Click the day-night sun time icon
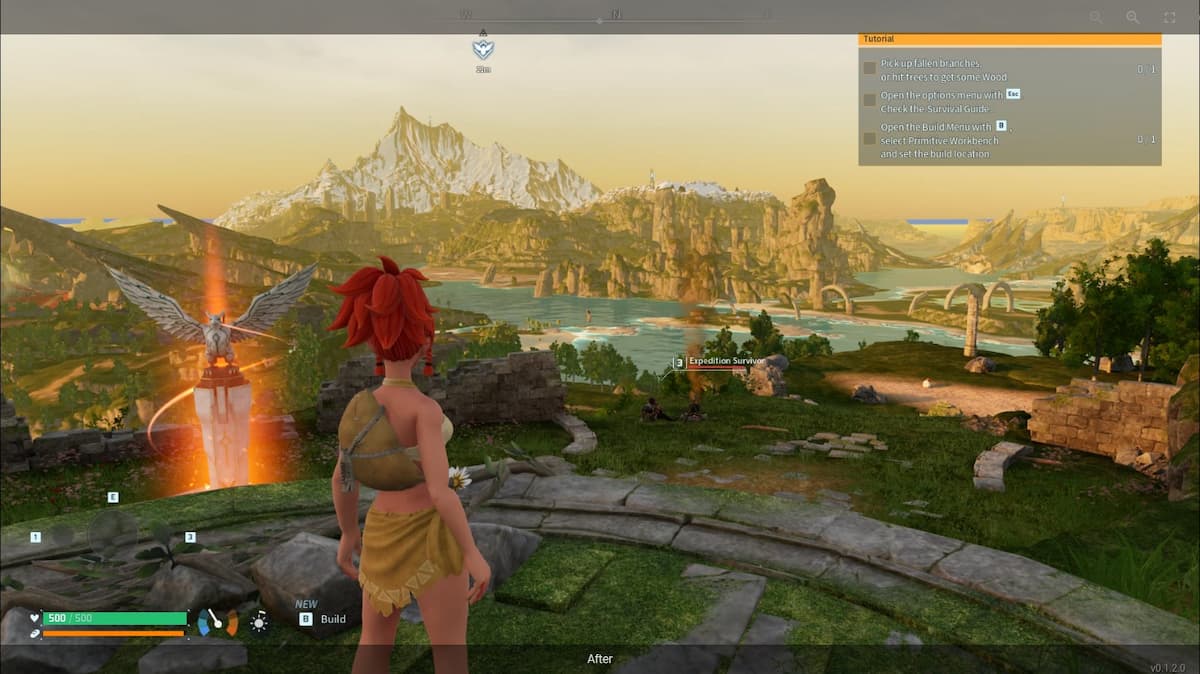The image size is (1200, 674). [x=259, y=622]
